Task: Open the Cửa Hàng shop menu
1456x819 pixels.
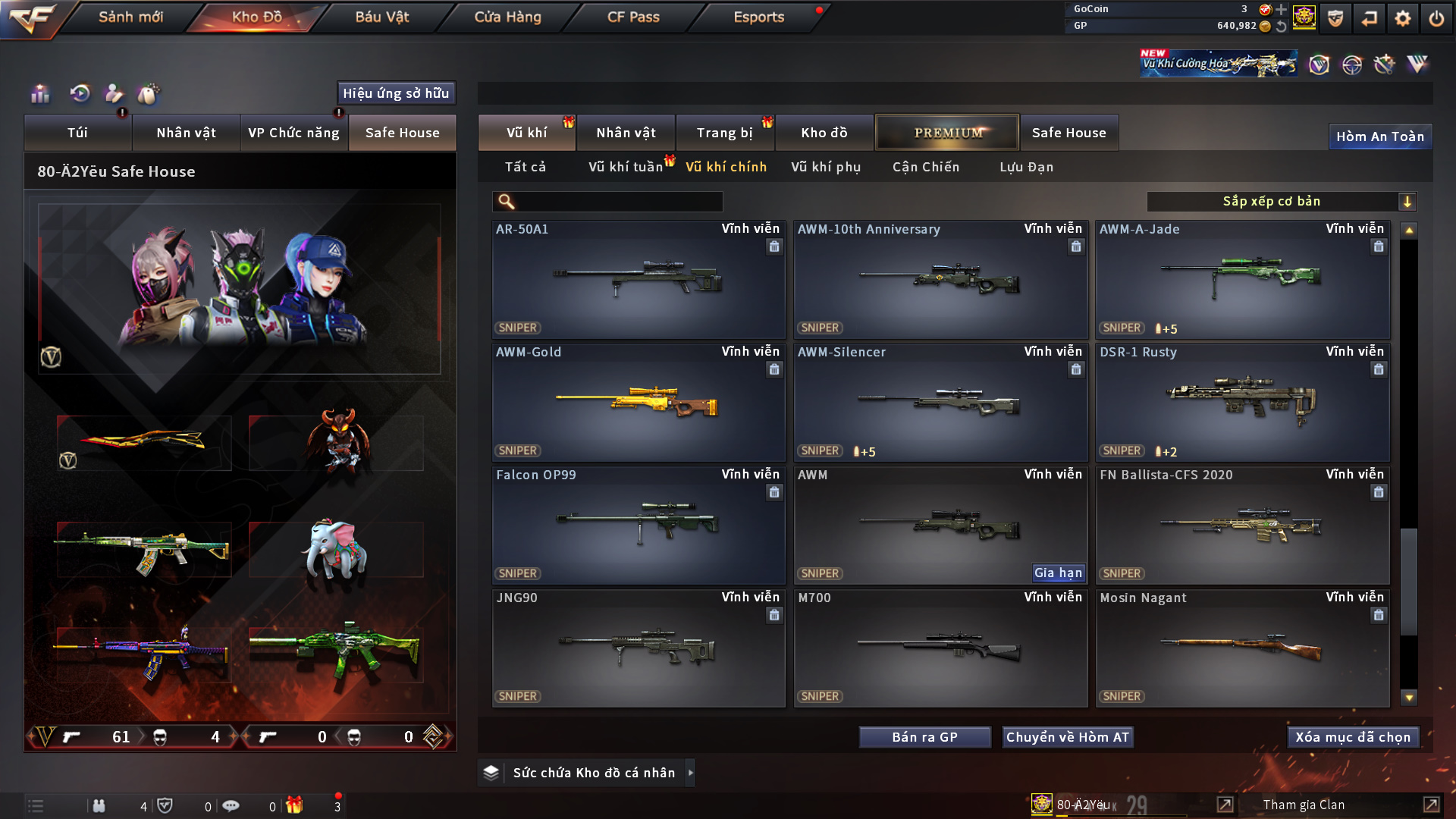Action: 507,17
